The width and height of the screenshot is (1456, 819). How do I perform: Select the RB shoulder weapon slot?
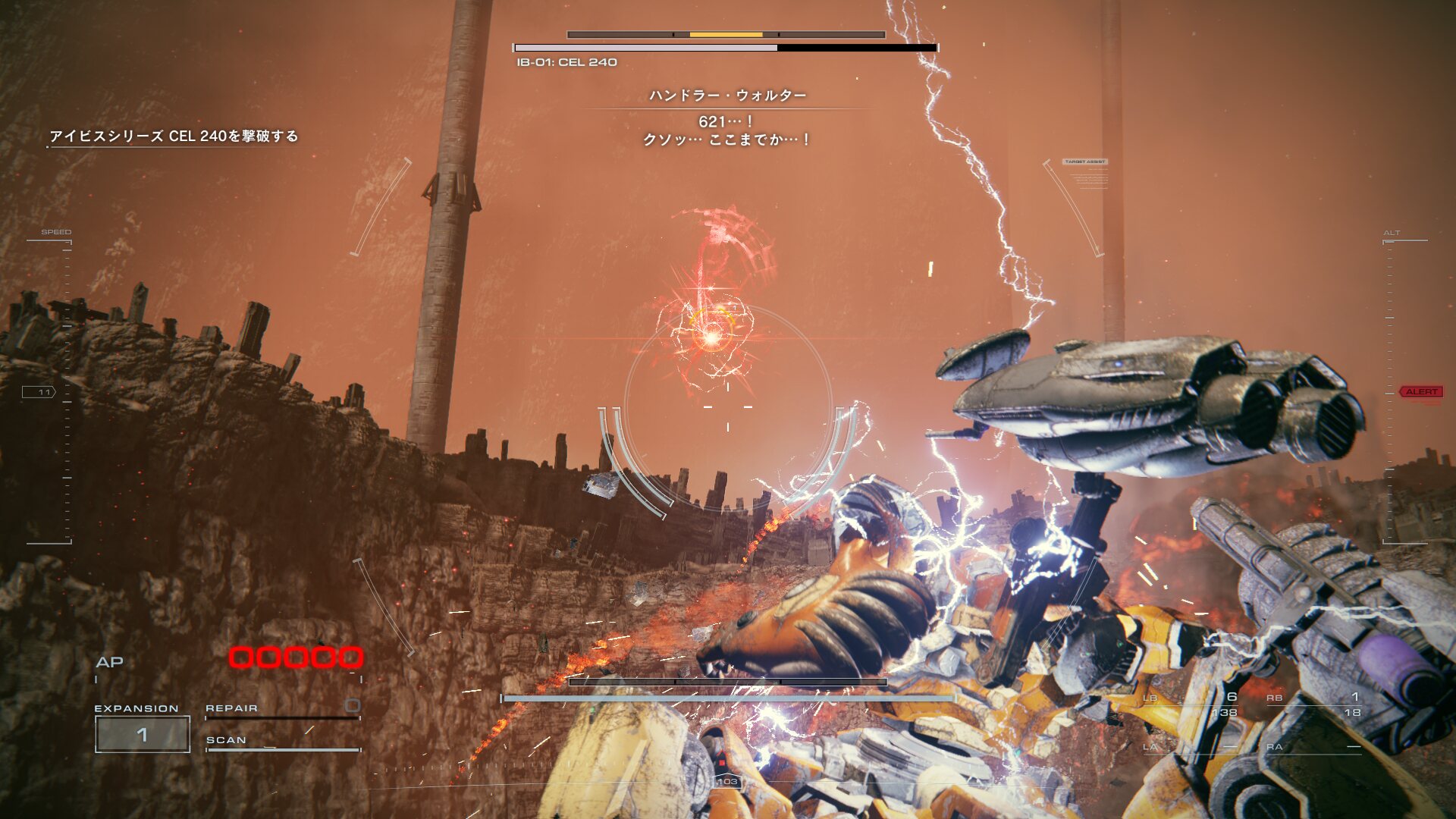pyautogui.click(x=1314, y=704)
